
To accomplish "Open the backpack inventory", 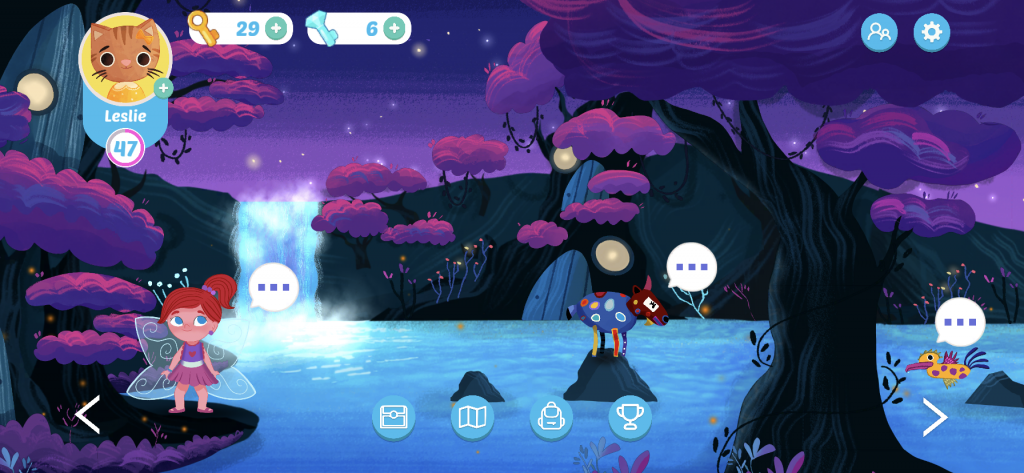I will pyautogui.click(x=551, y=417).
